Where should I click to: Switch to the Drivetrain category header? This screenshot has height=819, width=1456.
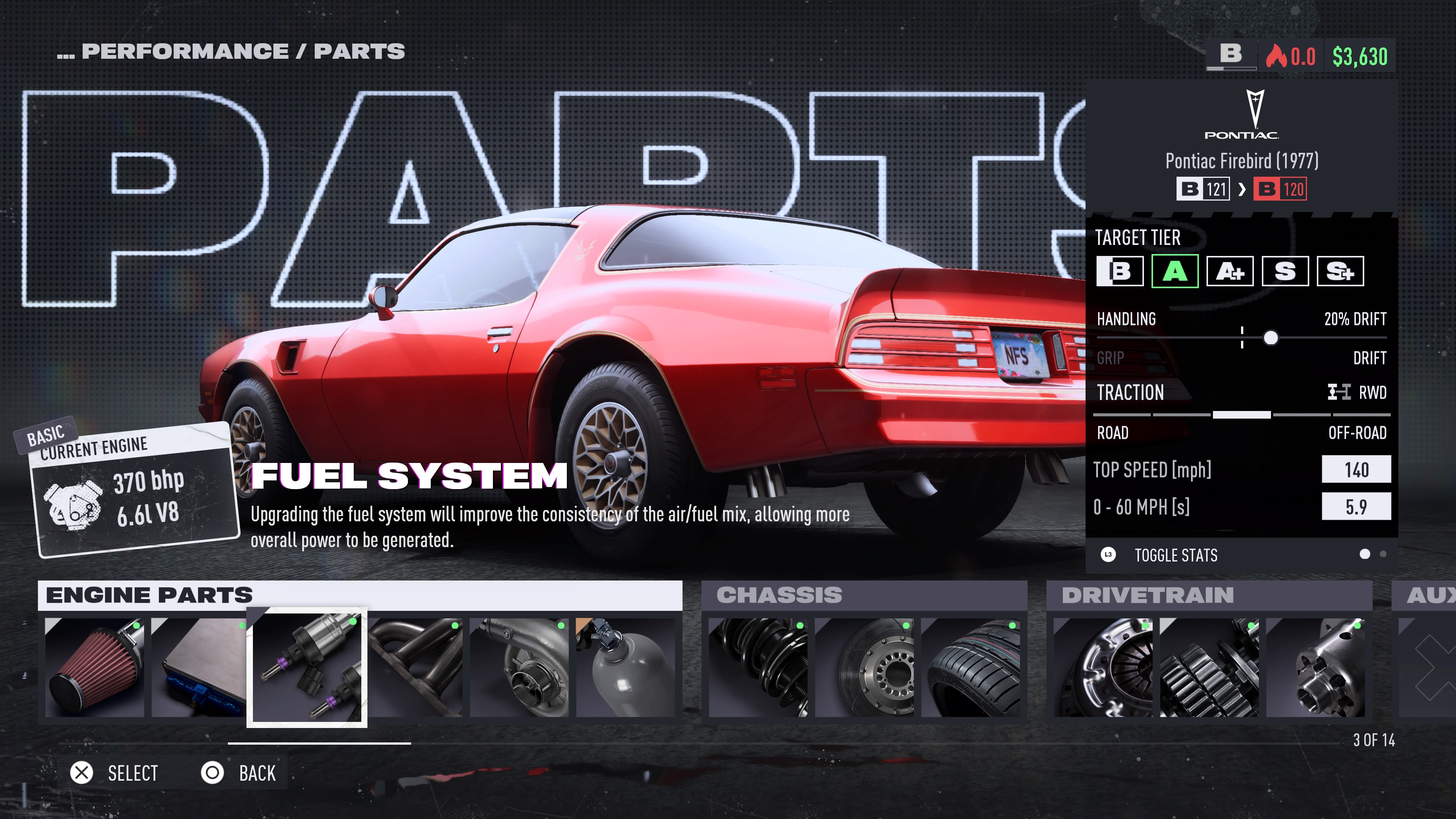point(1208,595)
